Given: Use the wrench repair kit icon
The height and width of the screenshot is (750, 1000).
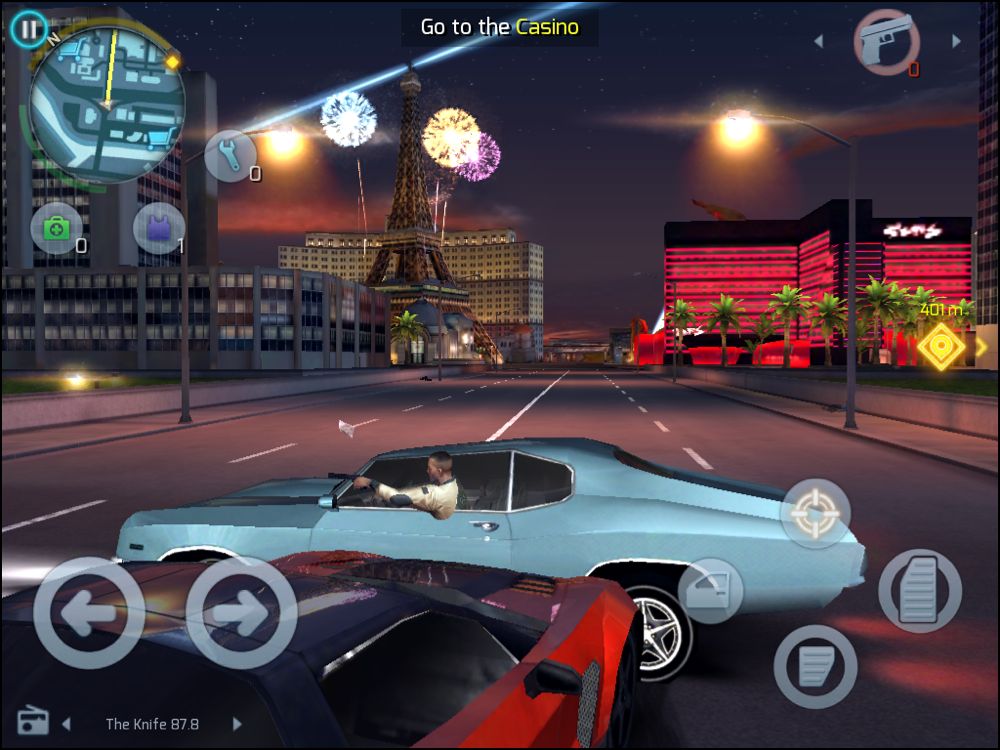Looking at the screenshot, I should 231,157.
